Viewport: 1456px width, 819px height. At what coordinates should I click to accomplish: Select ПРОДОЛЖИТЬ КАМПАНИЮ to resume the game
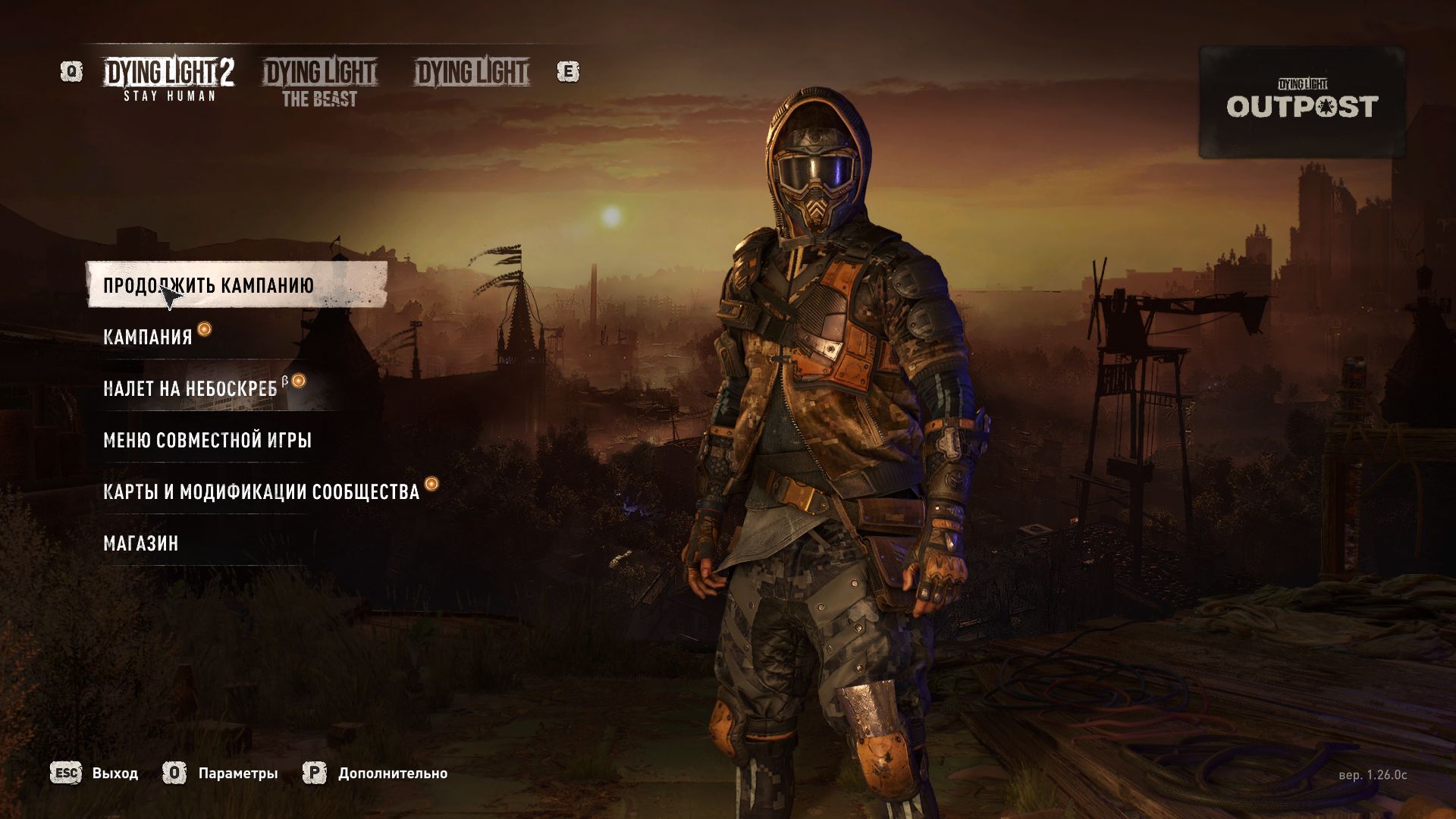click(211, 286)
